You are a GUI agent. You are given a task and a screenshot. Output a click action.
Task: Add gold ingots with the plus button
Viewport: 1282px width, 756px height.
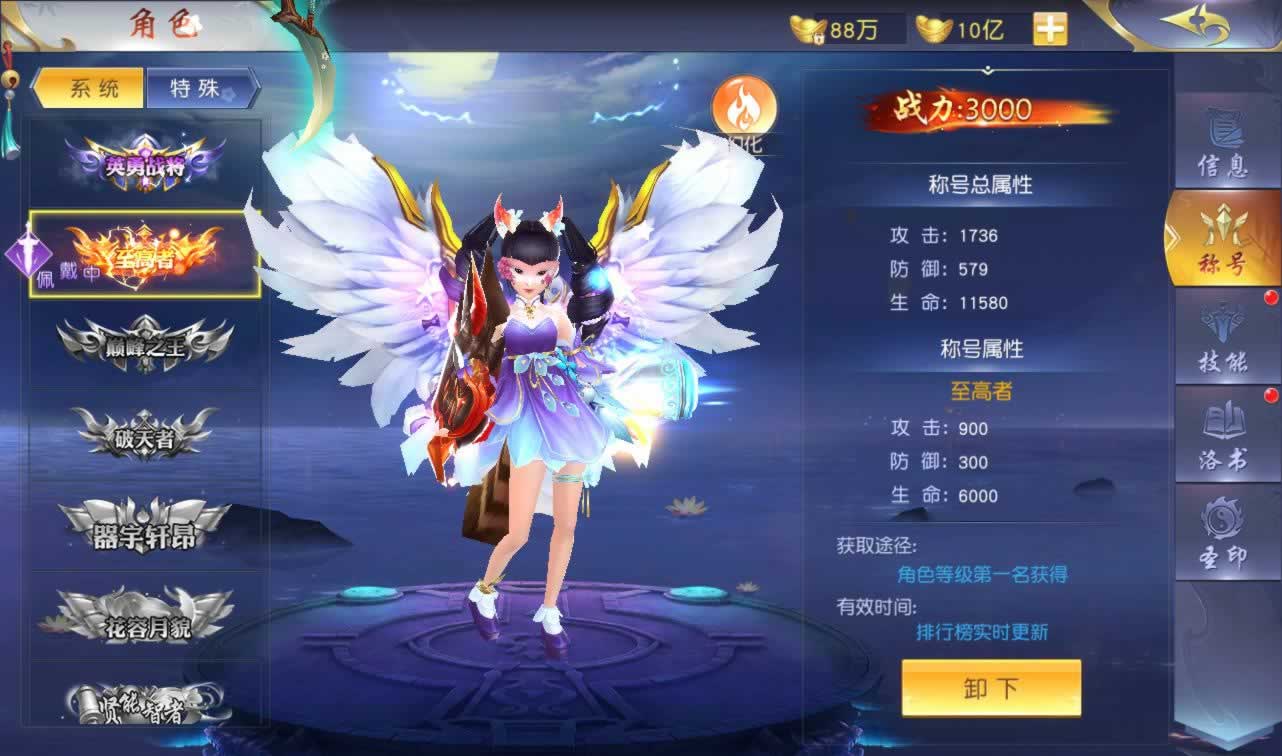pos(1050,29)
